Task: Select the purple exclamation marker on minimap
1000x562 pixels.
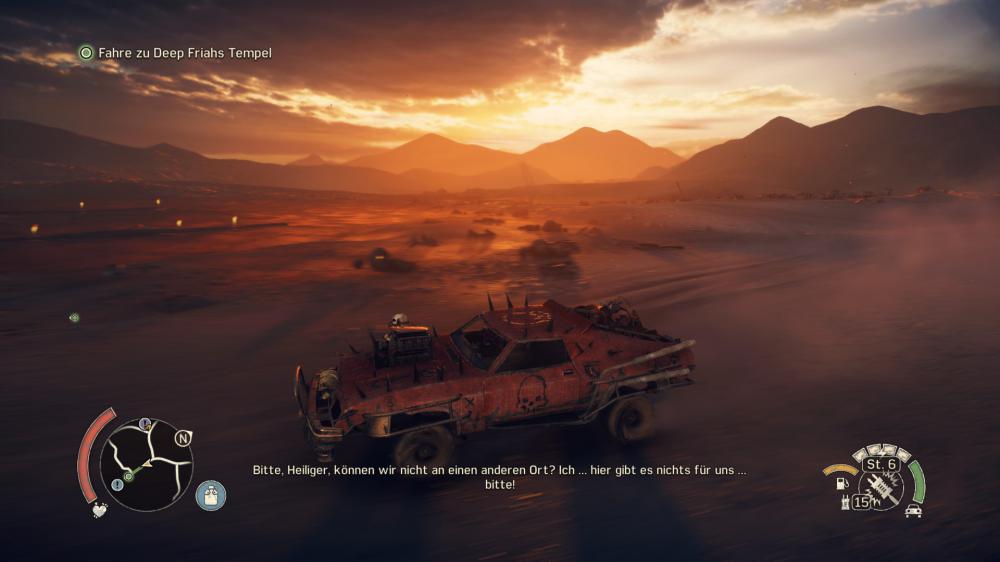Action: 146,424
